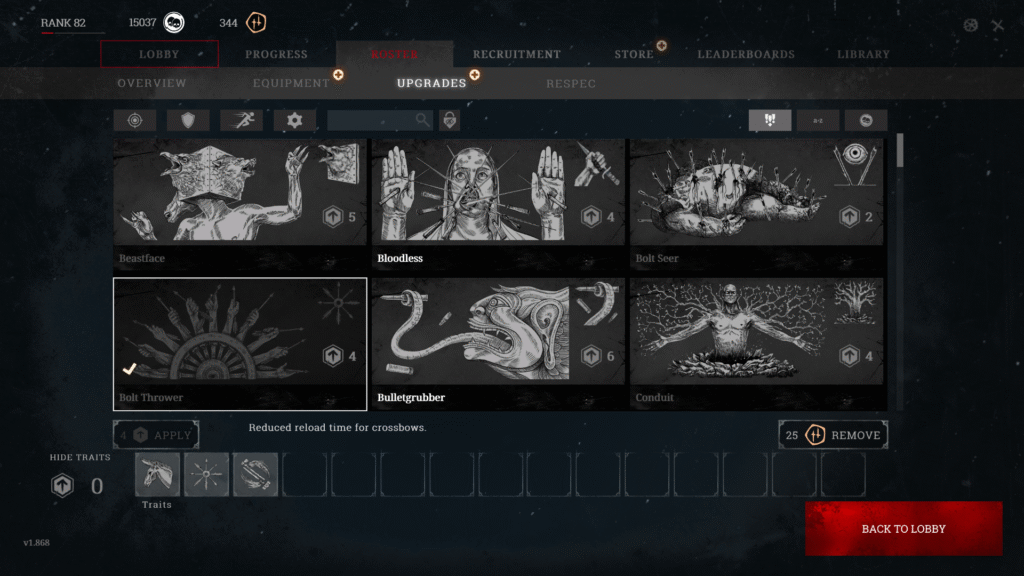Open the Library tab
Screen dimensions: 1024x576
[x=863, y=54]
